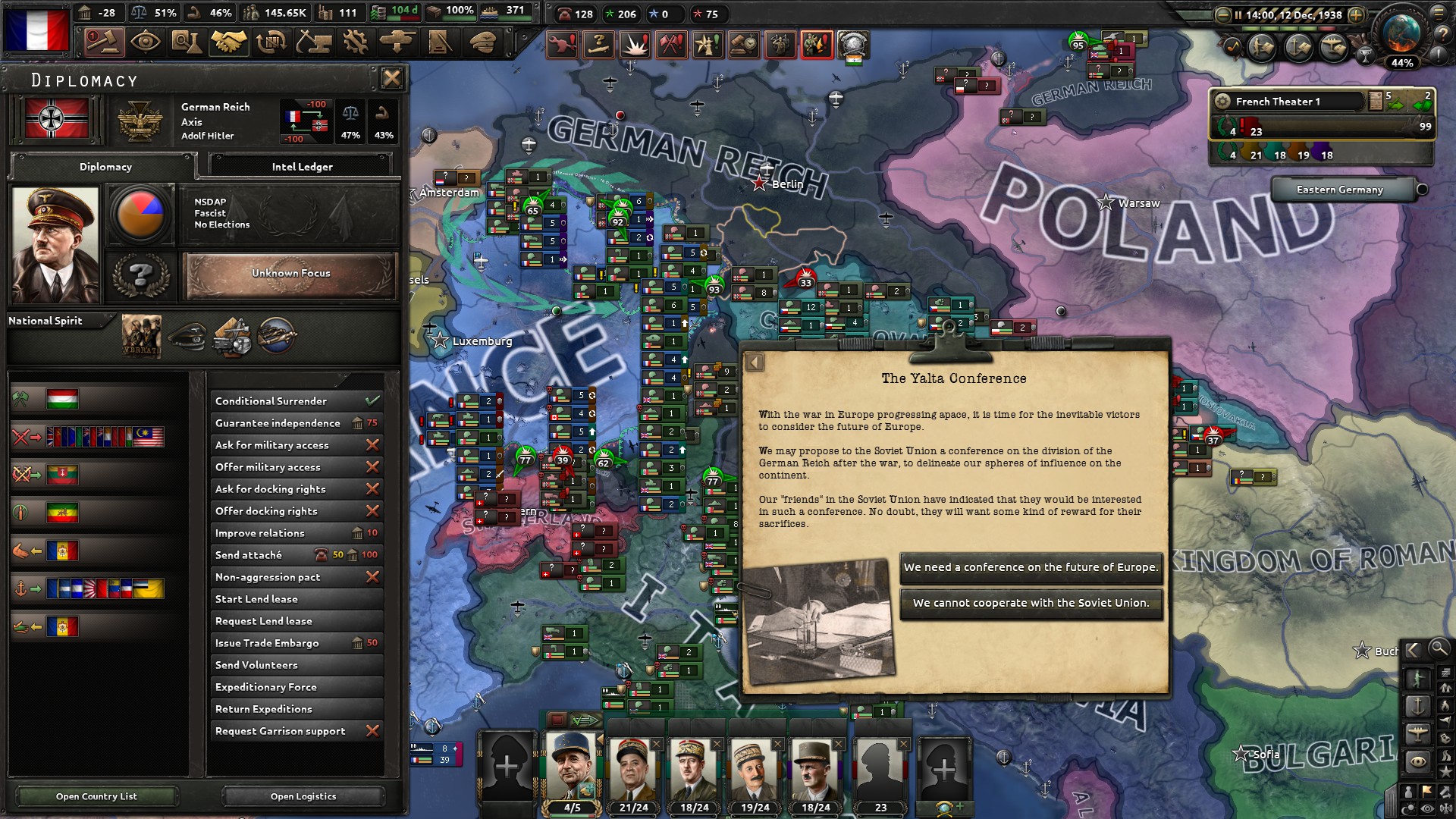Viewport: 1456px width, 819px height.
Task: Choose a conference on the future of Europe
Action: (1031, 567)
